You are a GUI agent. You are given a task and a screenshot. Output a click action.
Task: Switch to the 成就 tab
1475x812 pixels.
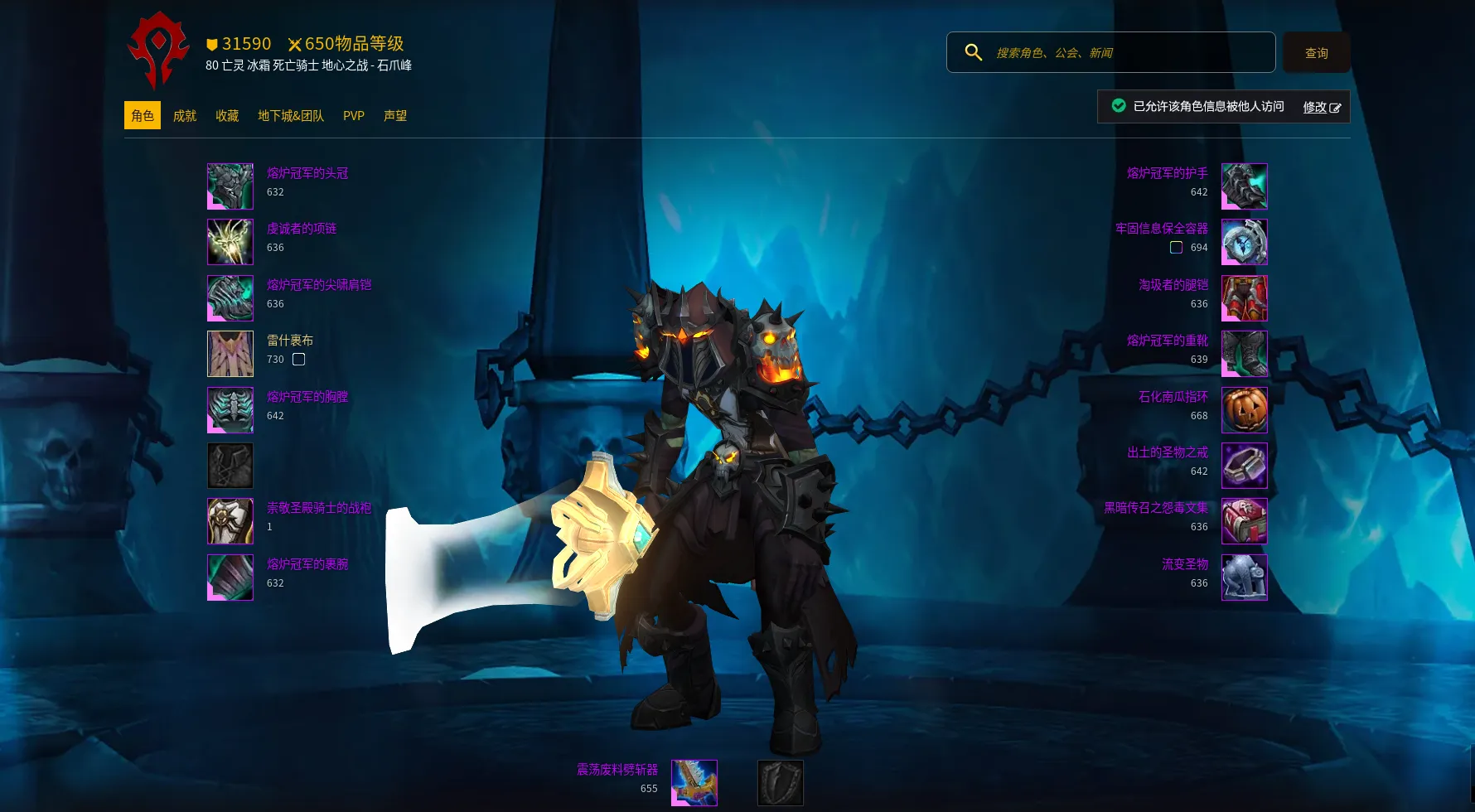tap(184, 116)
